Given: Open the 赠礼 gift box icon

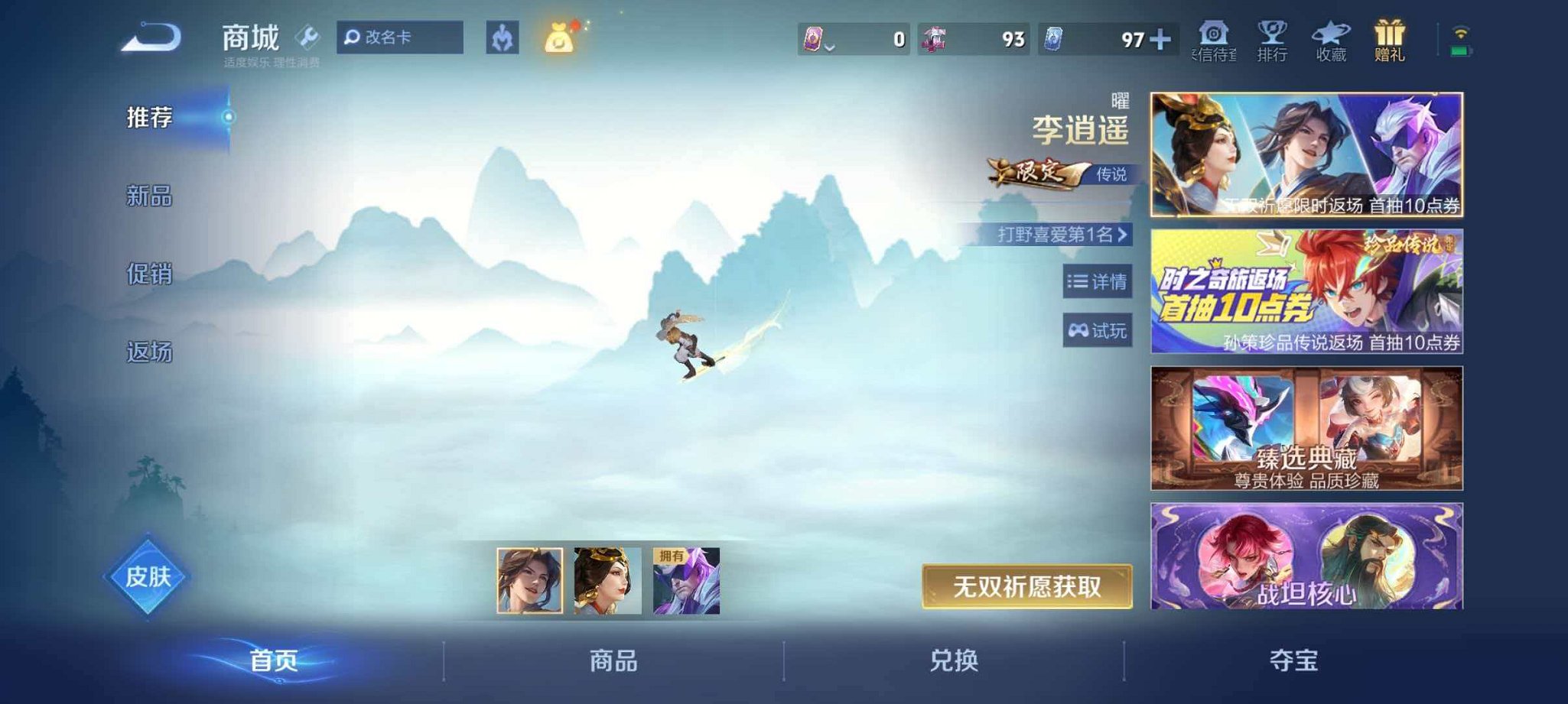Looking at the screenshot, I should coord(1391,38).
